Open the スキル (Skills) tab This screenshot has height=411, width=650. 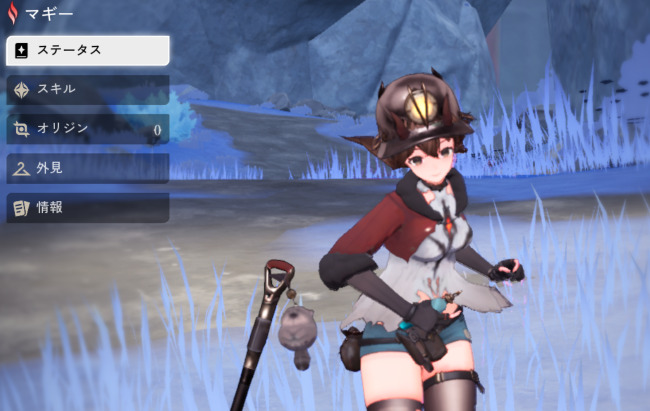(x=87, y=89)
